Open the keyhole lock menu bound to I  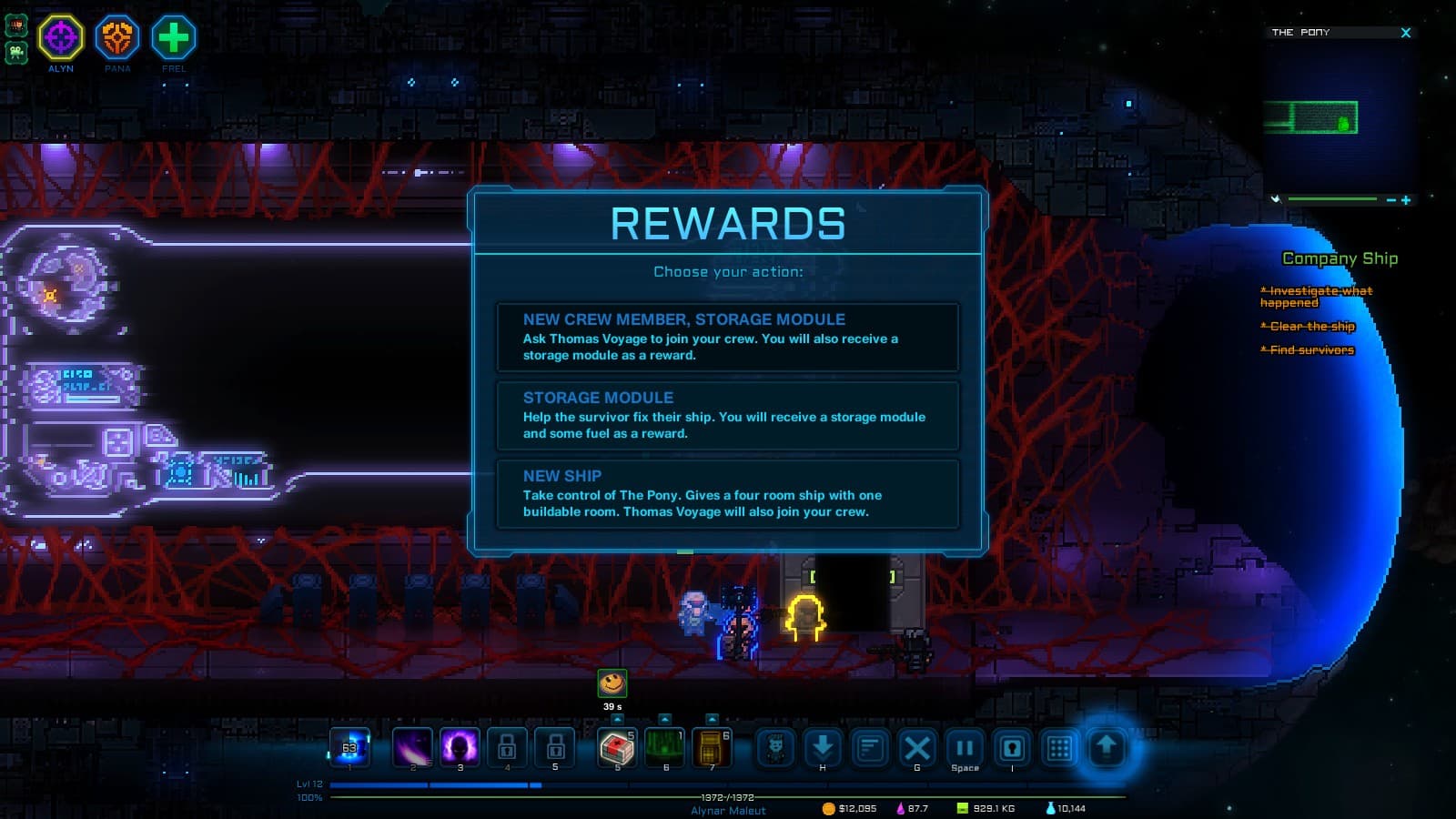click(1012, 748)
